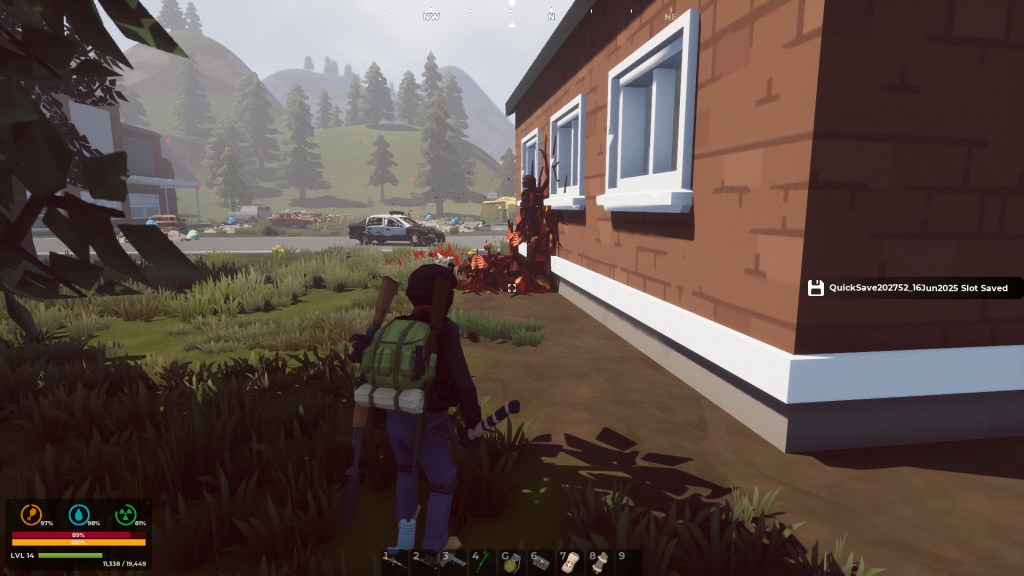1024x576 pixels.
Task: Select the dark item in slot 6
Action: tap(542, 562)
